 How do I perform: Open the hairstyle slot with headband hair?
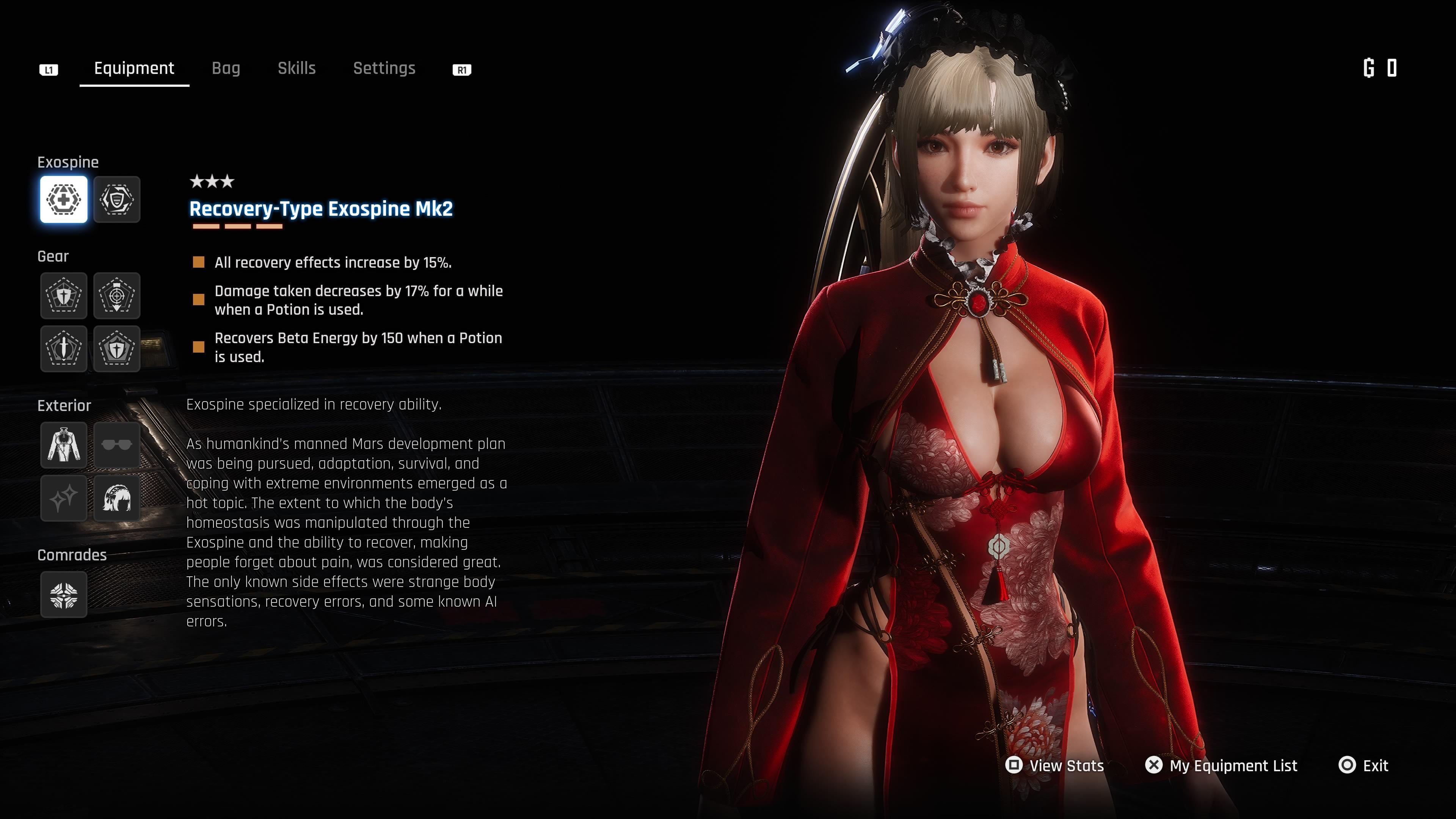pyautogui.click(x=116, y=498)
